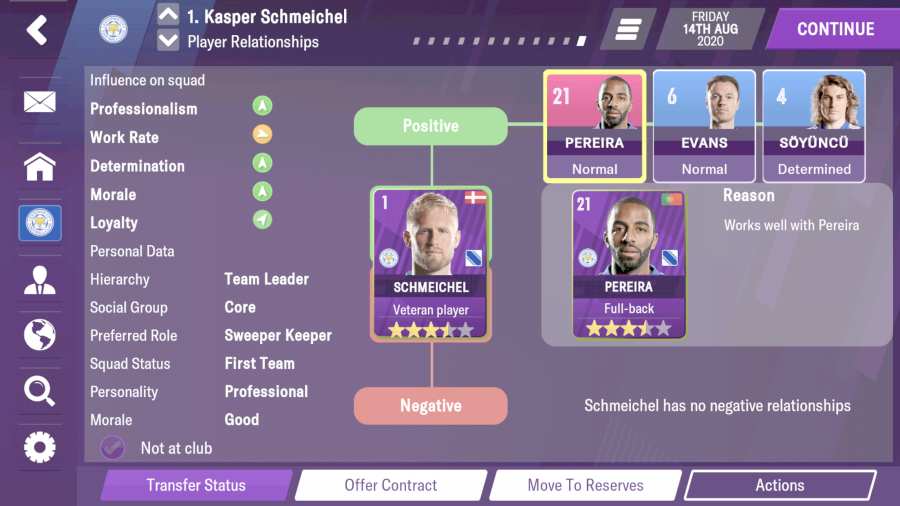The height and width of the screenshot is (506, 900).
Task: Toggle the Not at club checkbox
Action: [113, 448]
